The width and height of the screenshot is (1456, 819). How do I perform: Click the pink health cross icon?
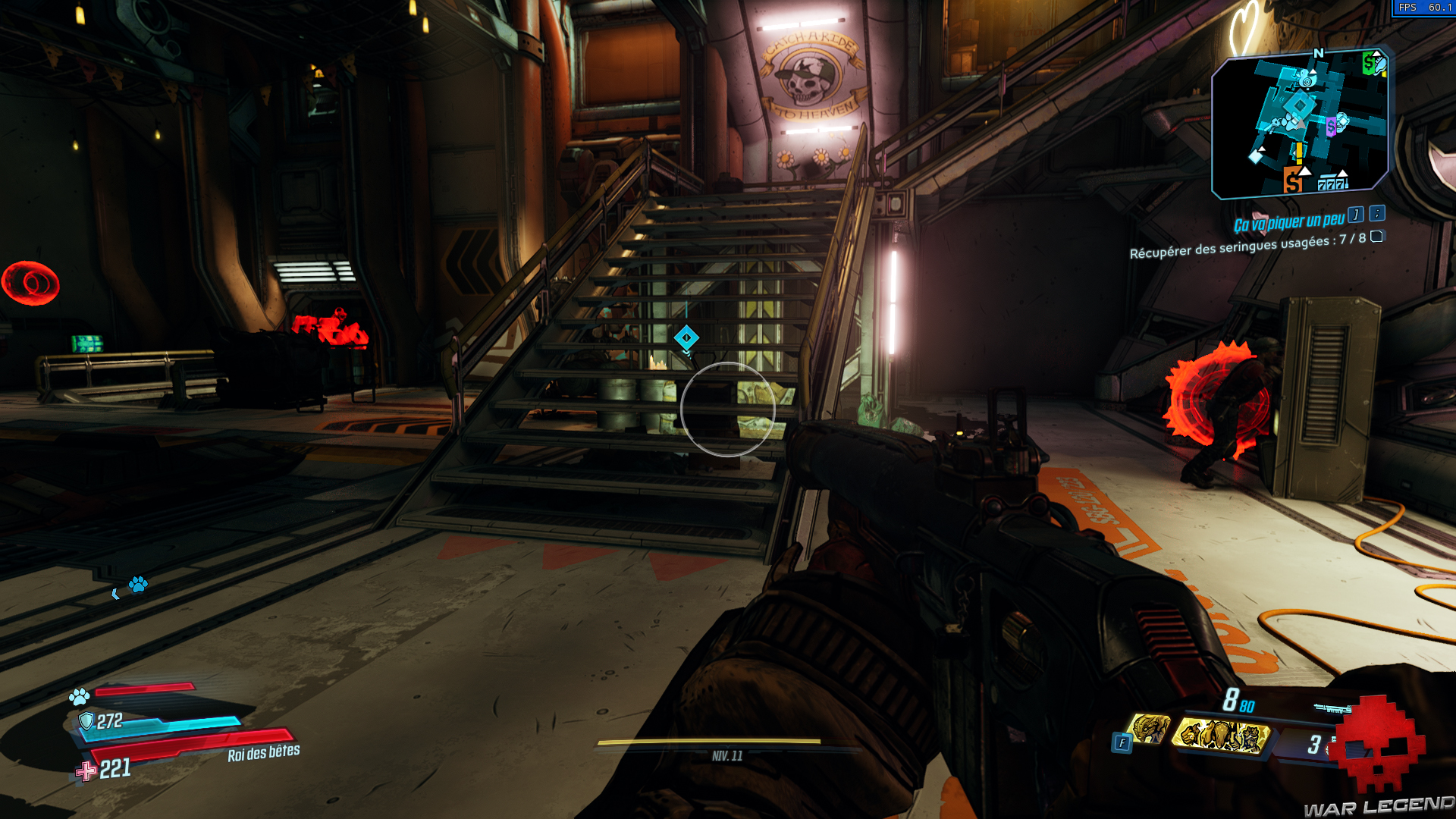pyautogui.click(x=86, y=773)
